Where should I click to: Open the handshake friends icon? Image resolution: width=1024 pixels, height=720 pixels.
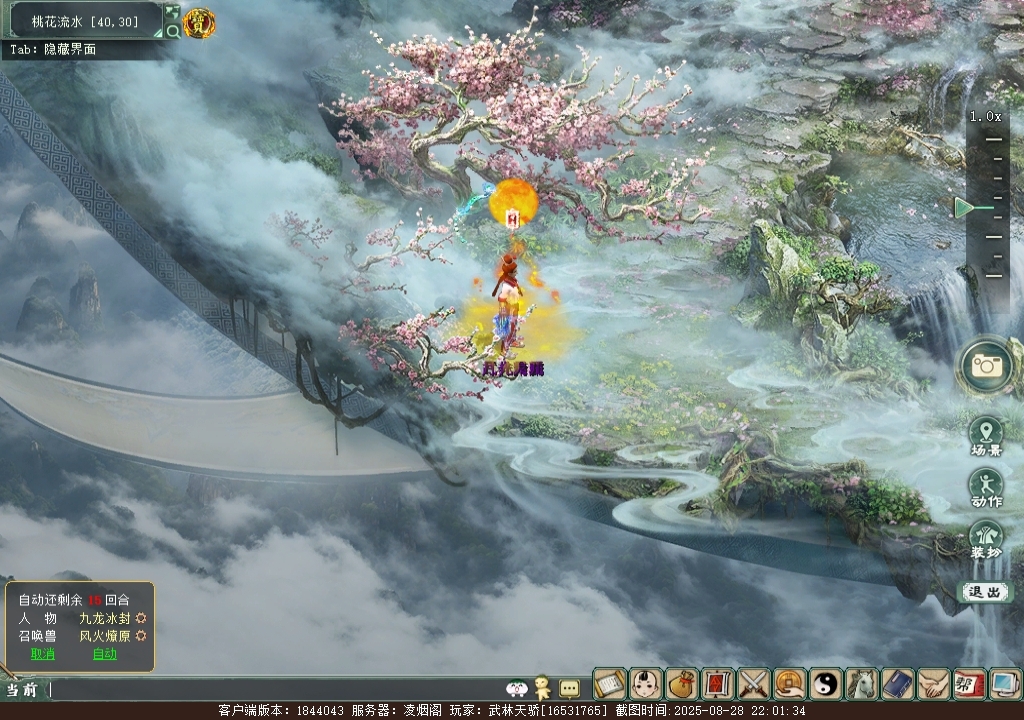tap(934, 685)
